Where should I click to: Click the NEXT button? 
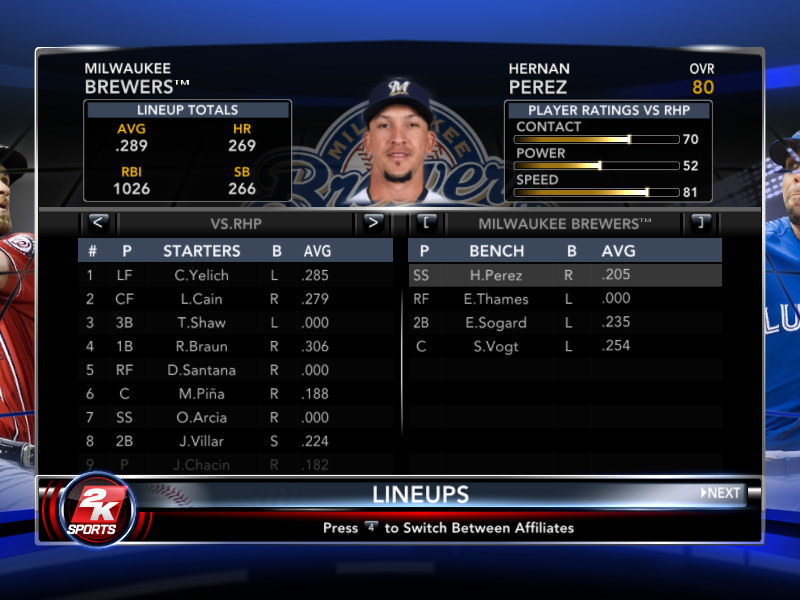coord(720,493)
